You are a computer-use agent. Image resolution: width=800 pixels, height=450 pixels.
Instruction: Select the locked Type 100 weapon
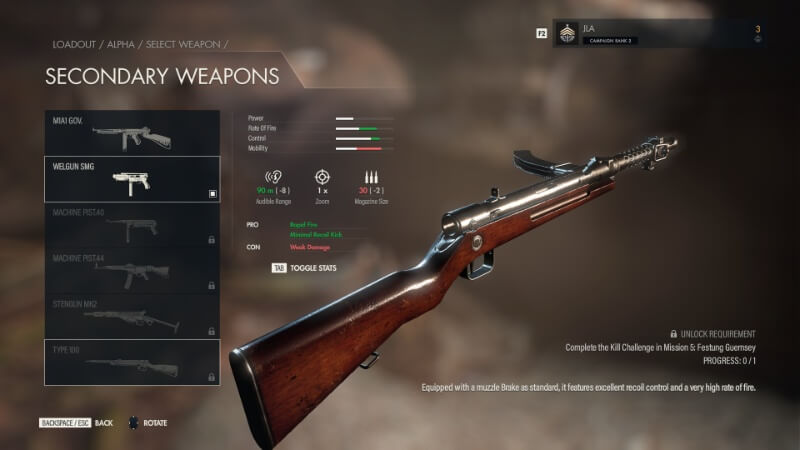[131, 362]
